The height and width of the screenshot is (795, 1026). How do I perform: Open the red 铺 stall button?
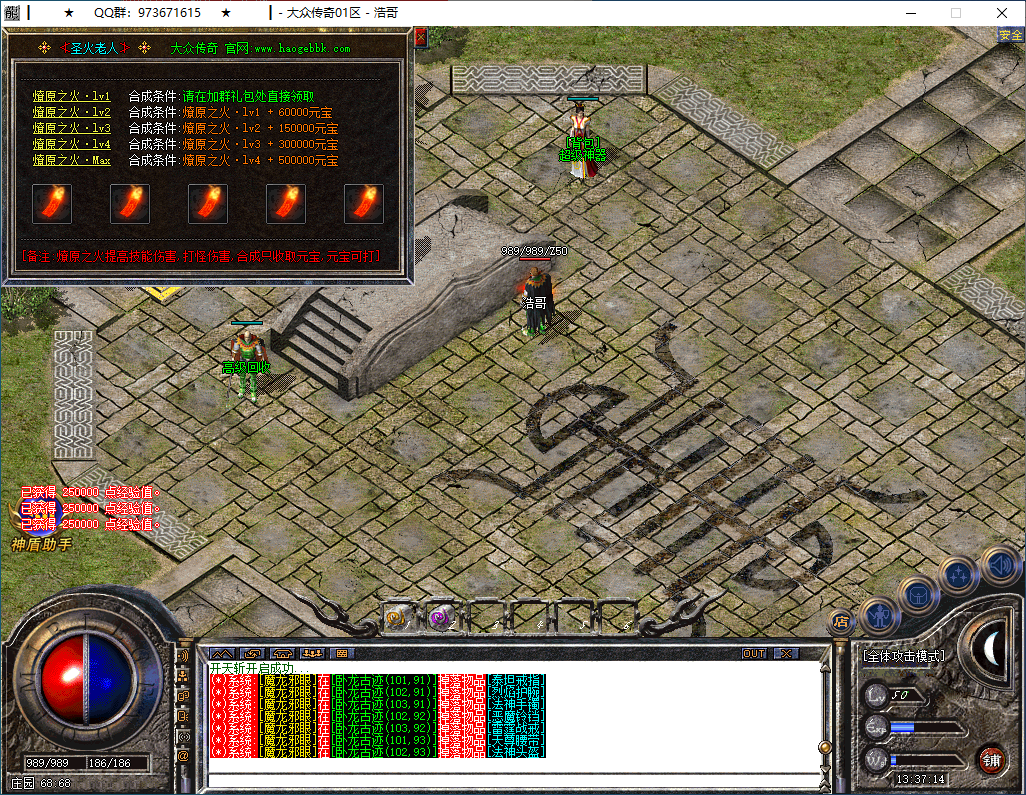(991, 758)
